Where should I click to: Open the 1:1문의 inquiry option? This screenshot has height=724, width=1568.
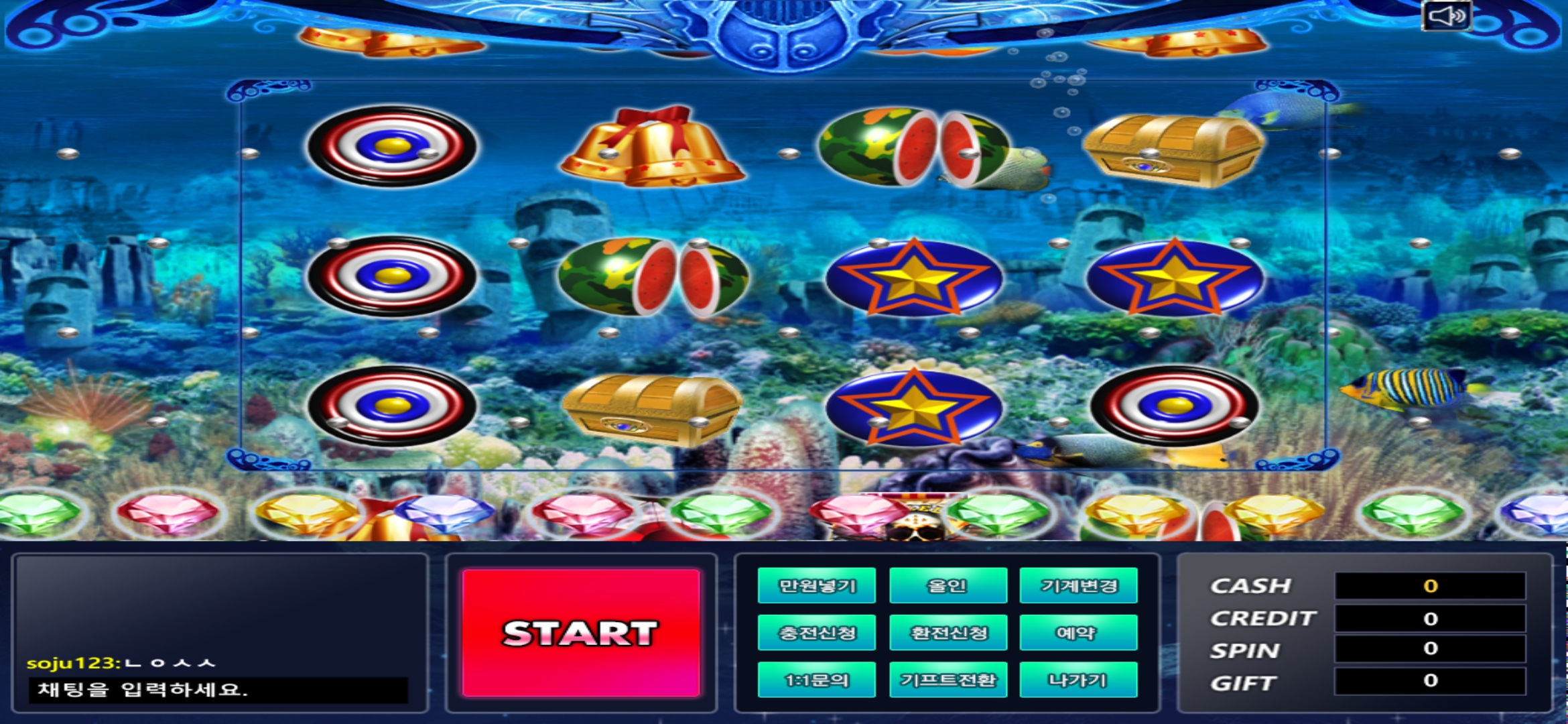(816, 678)
